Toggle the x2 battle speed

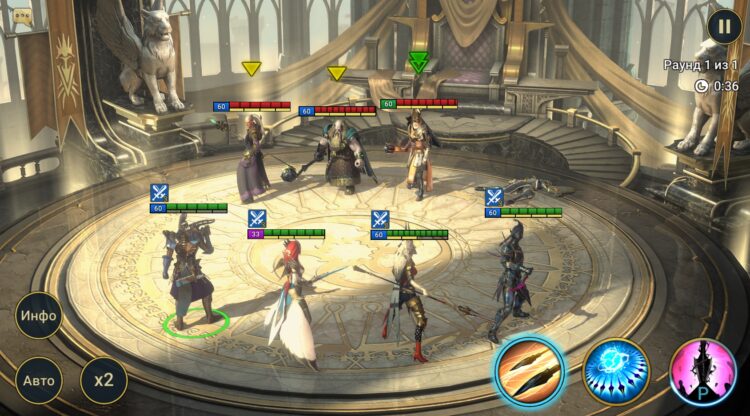(x=103, y=380)
